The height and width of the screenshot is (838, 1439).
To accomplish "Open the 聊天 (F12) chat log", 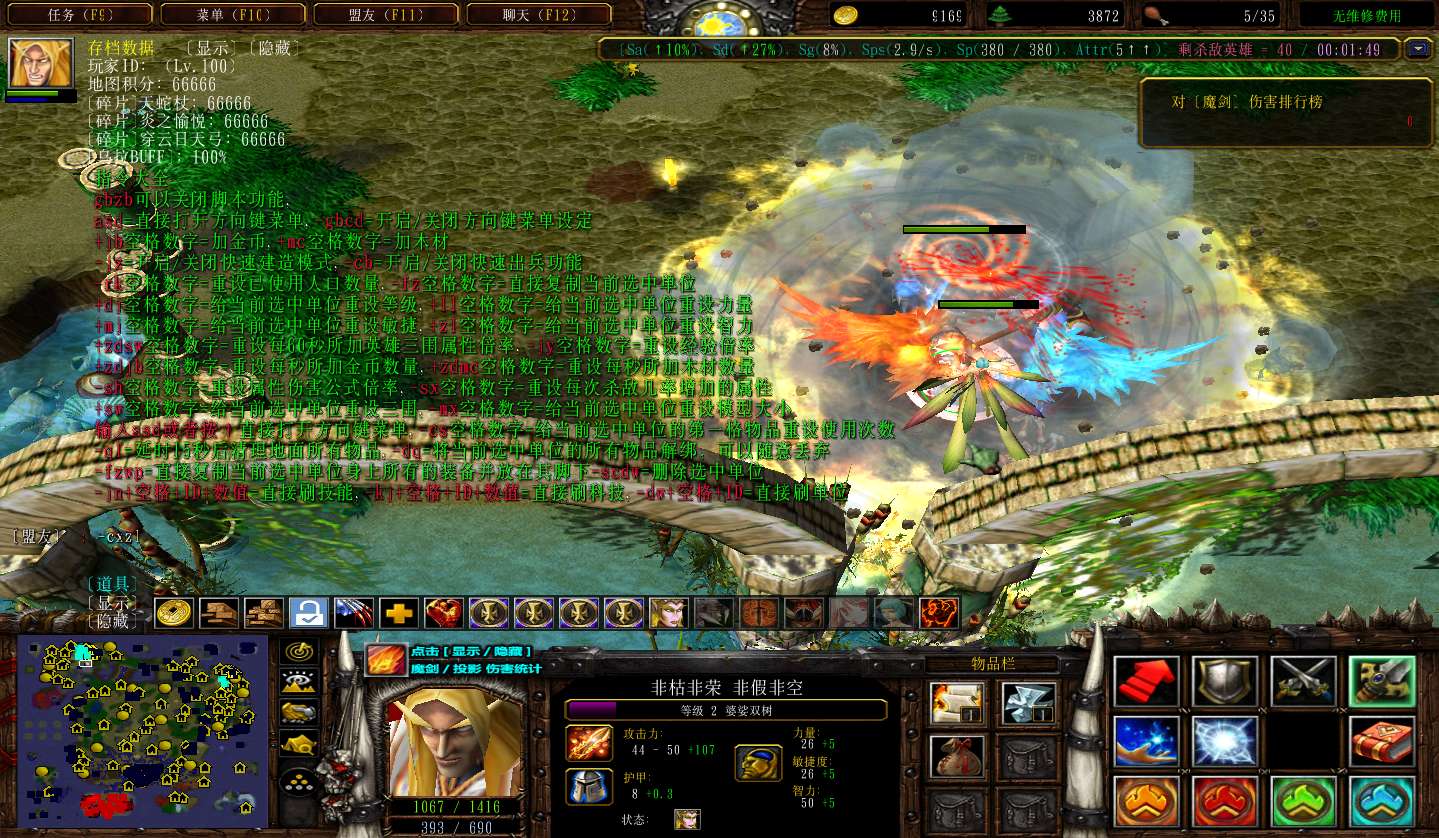I will (x=540, y=15).
